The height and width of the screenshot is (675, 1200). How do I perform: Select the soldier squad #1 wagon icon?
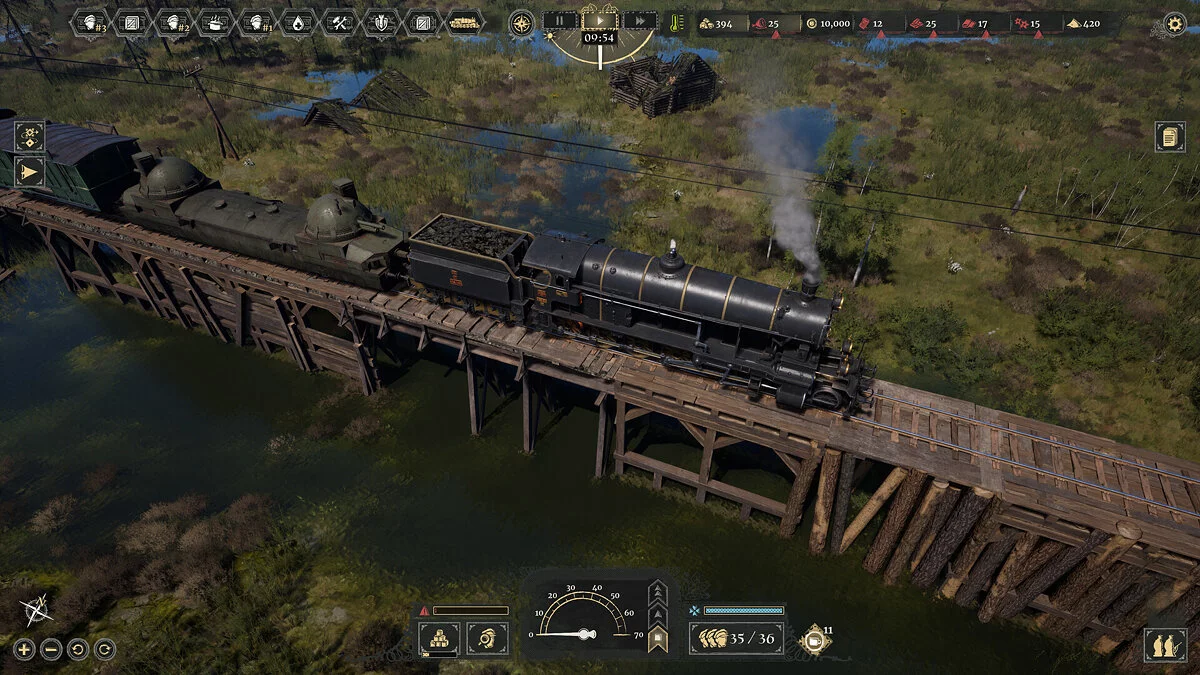pyautogui.click(x=257, y=22)
